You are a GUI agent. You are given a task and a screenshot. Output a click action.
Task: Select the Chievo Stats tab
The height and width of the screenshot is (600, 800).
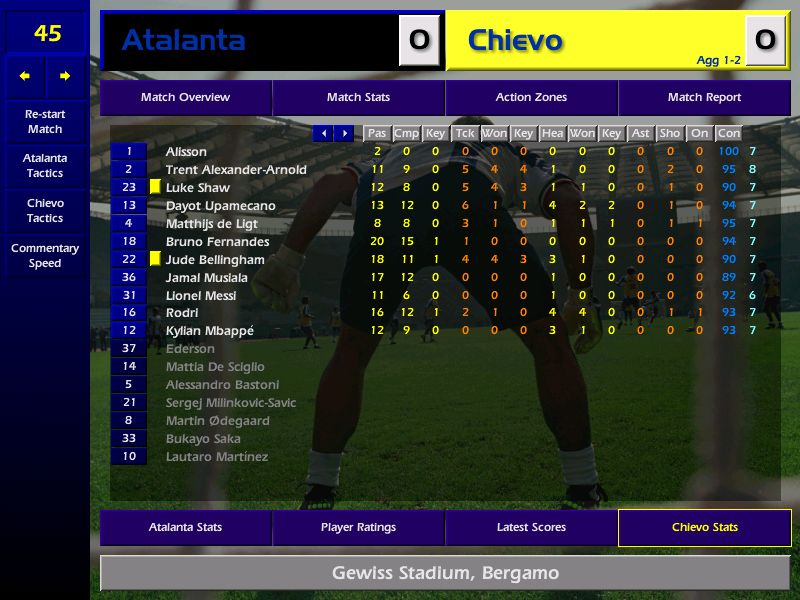click(704, 528)
